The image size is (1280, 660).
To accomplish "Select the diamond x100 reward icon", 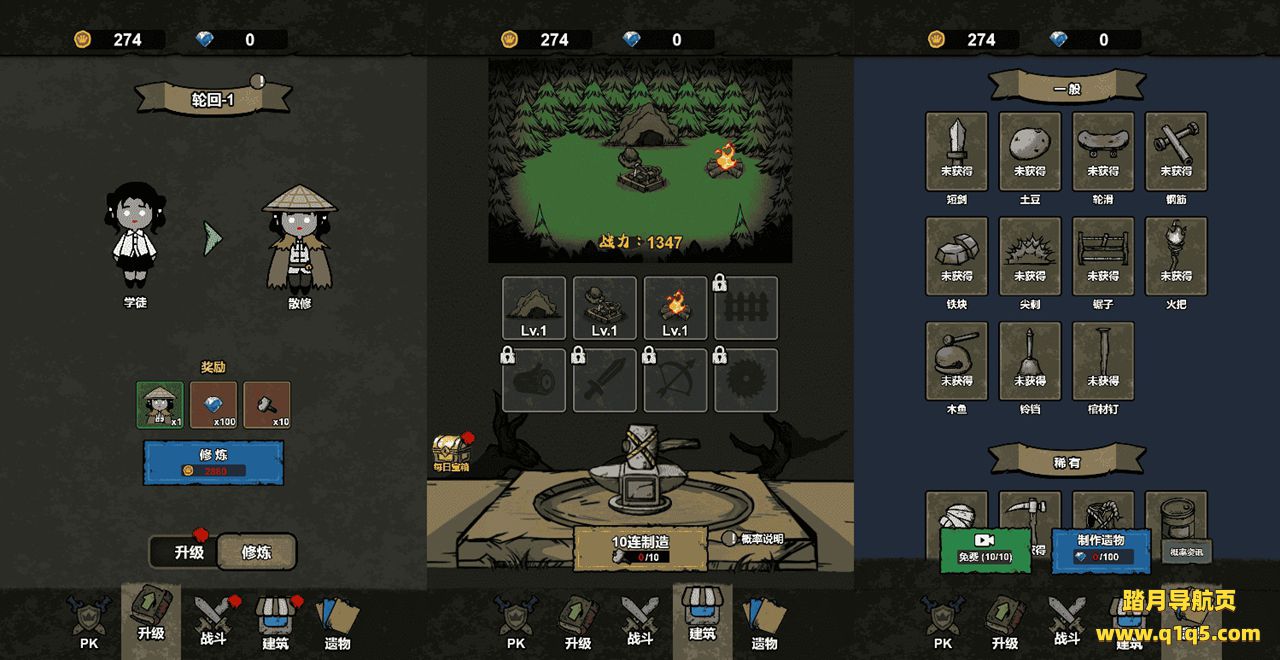I will pyautogui.click(x=213, y=405).
